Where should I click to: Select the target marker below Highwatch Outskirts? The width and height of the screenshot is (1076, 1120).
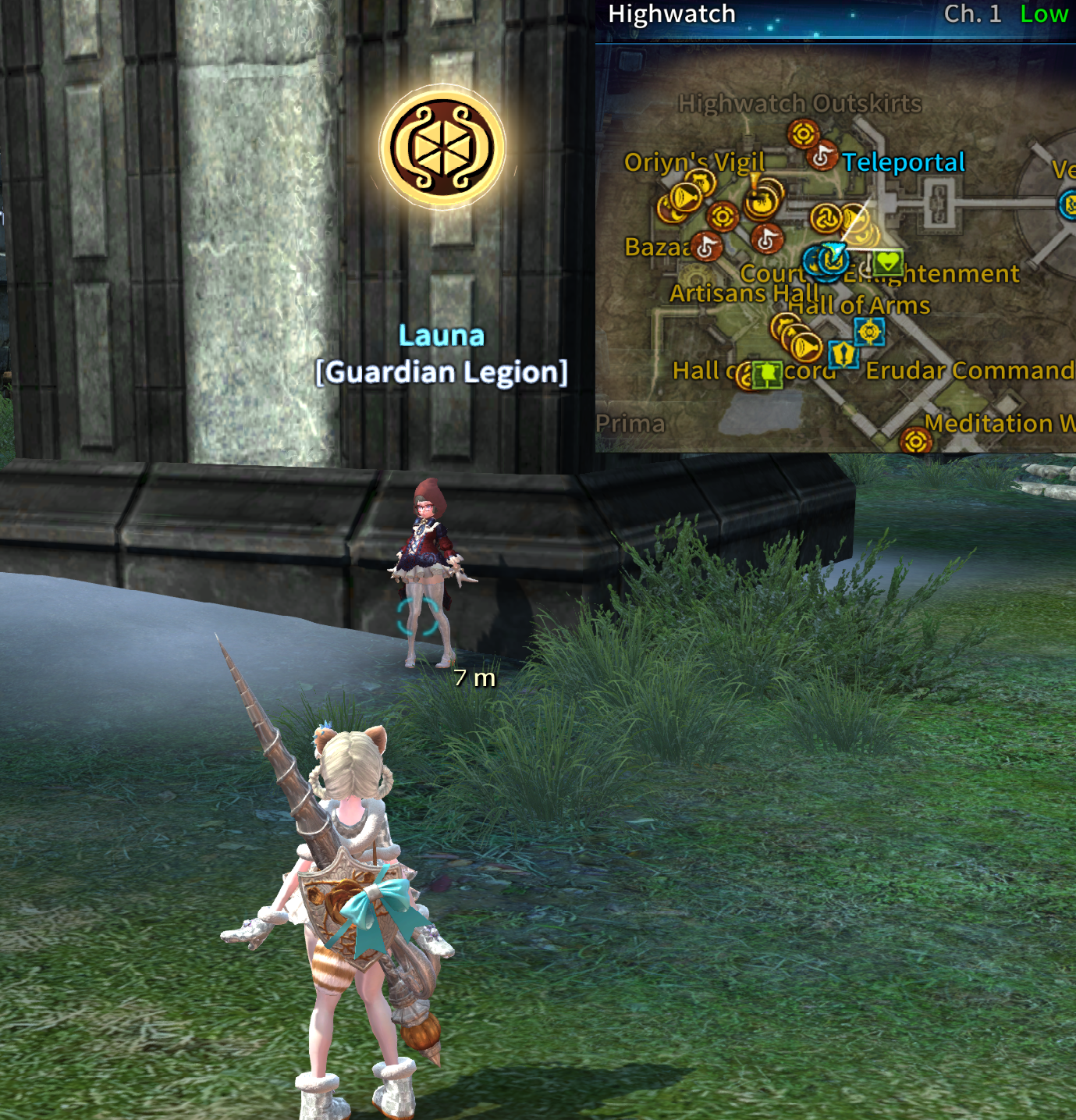pyautogui.click(x=802, y=133)
